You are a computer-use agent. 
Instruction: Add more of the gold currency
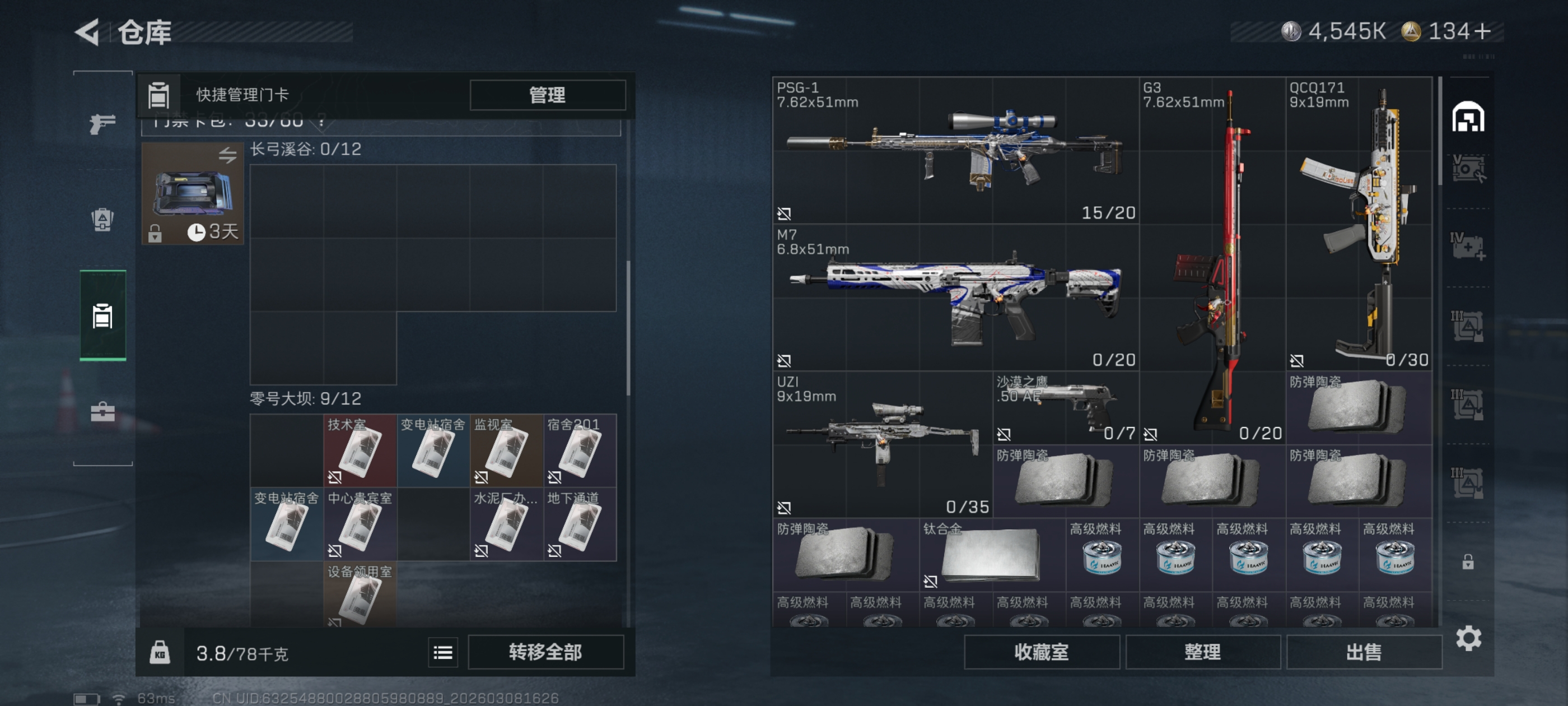(x=1483, y=32)
